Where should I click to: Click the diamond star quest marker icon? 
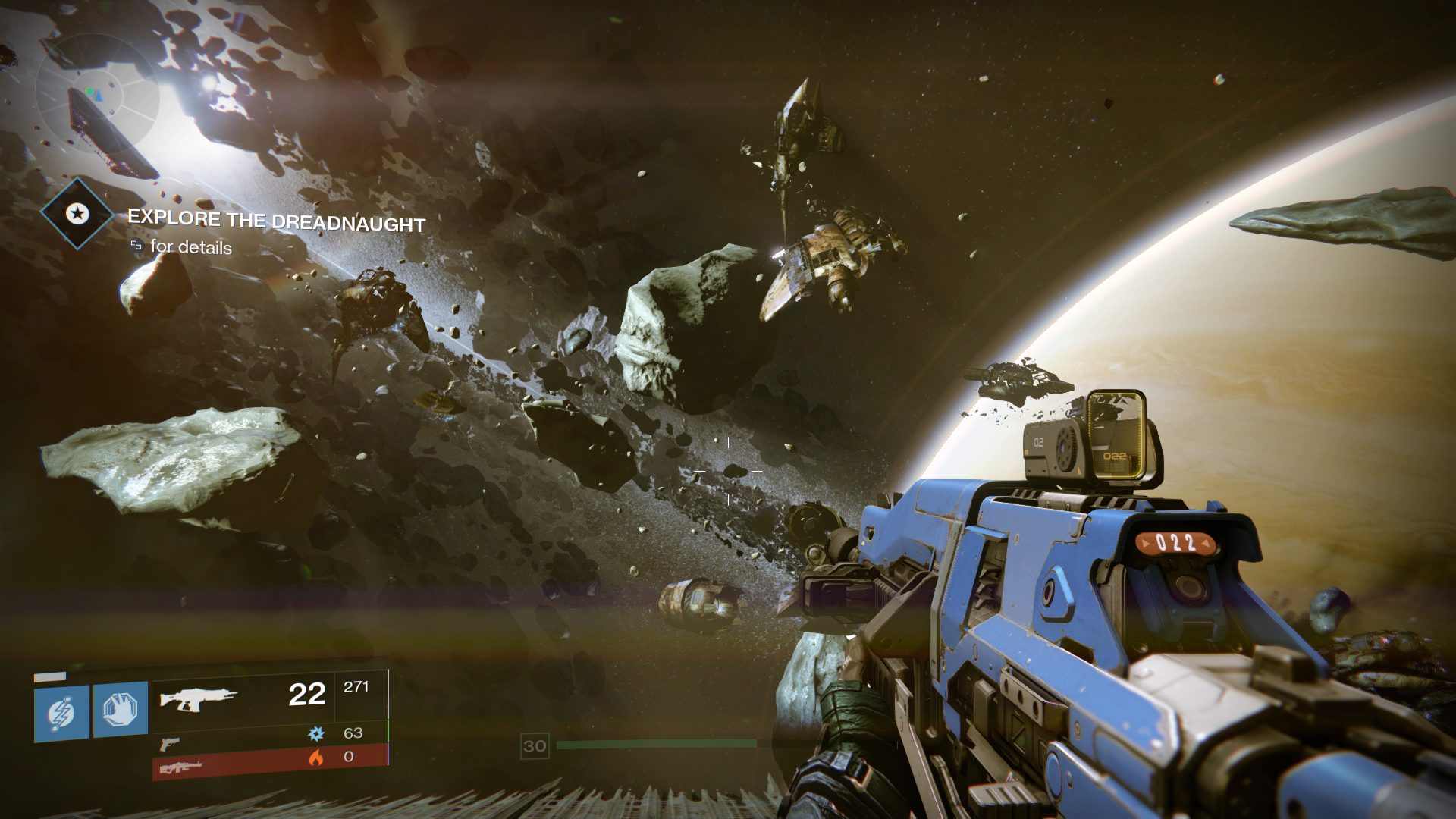(x=77, y=214)
